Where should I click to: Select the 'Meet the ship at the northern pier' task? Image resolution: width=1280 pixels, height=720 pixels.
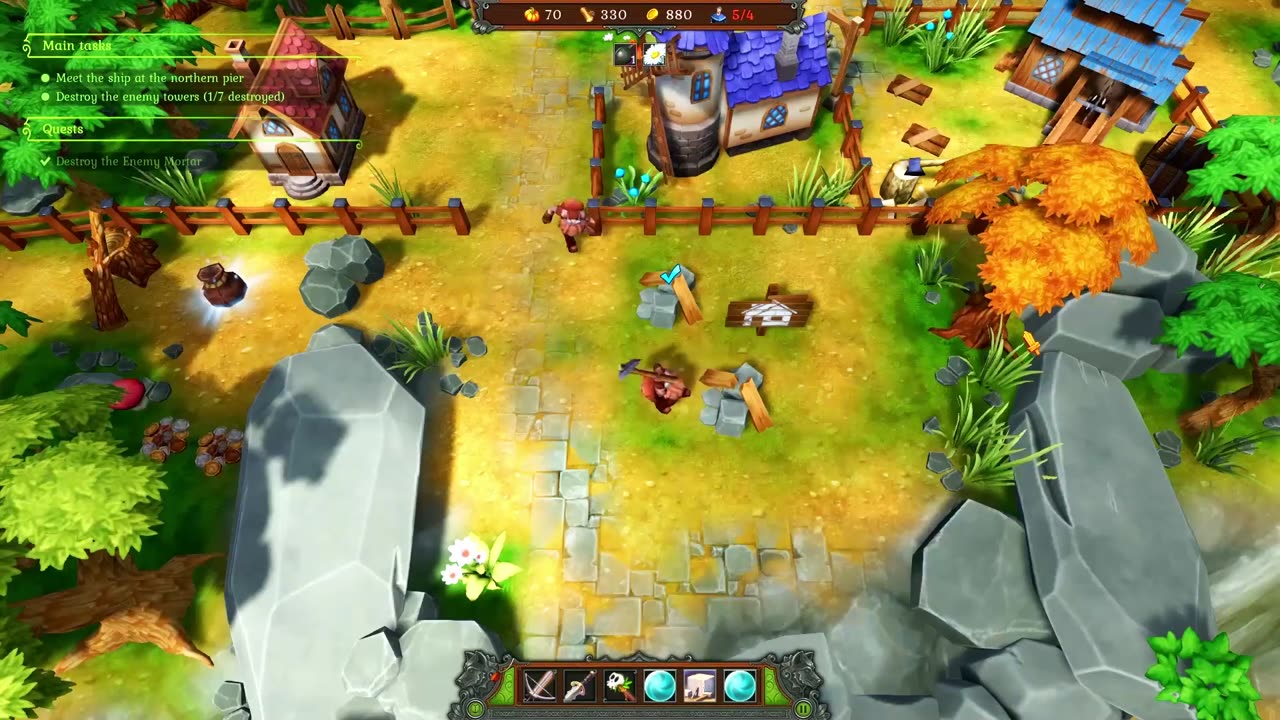click(x=150, y=78)
